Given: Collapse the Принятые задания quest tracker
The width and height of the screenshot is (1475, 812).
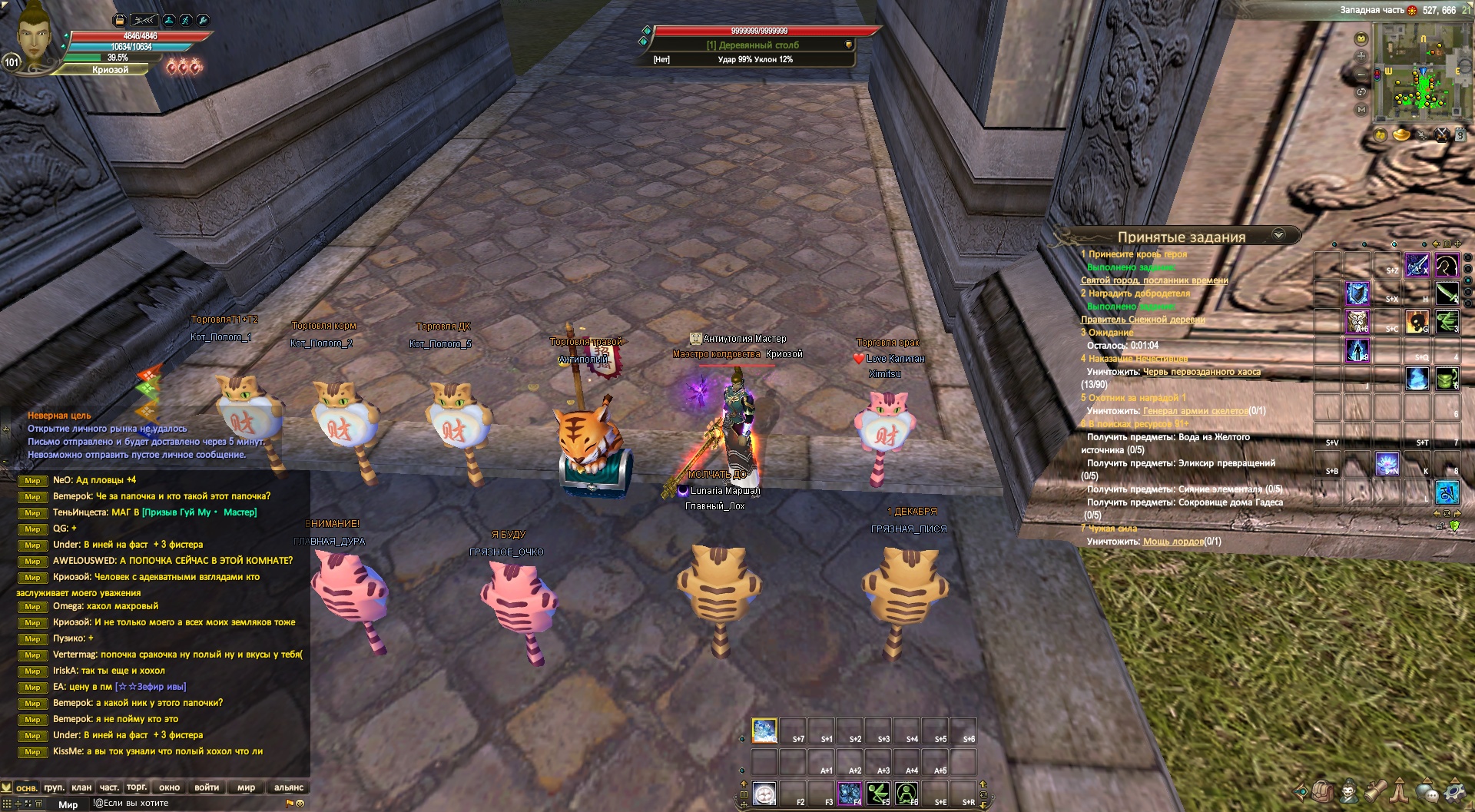Looking at the screenshot, I should (1279, 235).
